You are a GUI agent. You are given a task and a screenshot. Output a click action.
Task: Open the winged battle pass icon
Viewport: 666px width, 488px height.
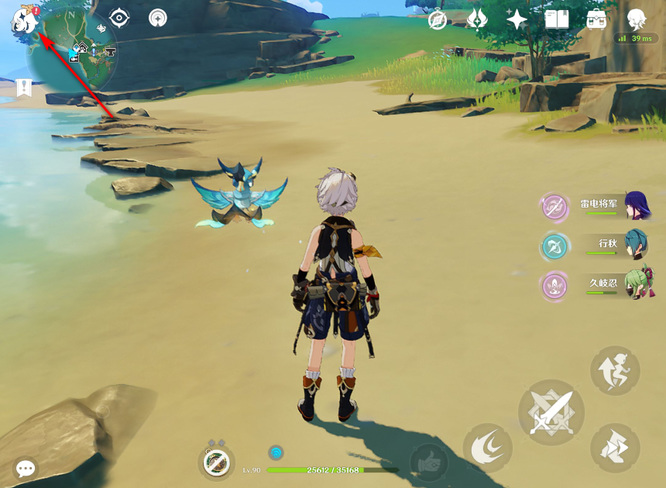pyautogui.click(x=477, y=19)
